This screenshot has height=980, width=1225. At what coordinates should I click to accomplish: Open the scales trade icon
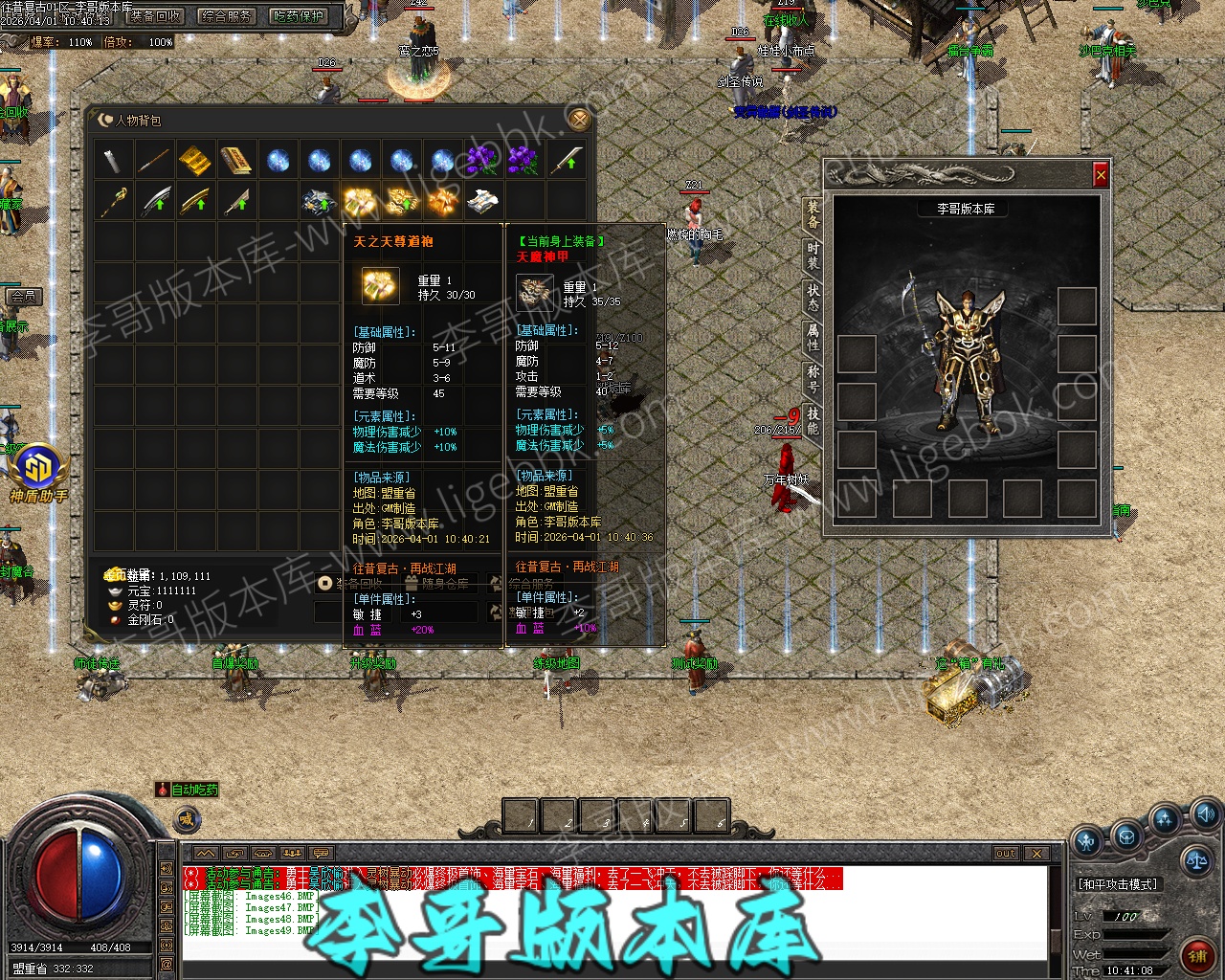(x=1195, y=858)
